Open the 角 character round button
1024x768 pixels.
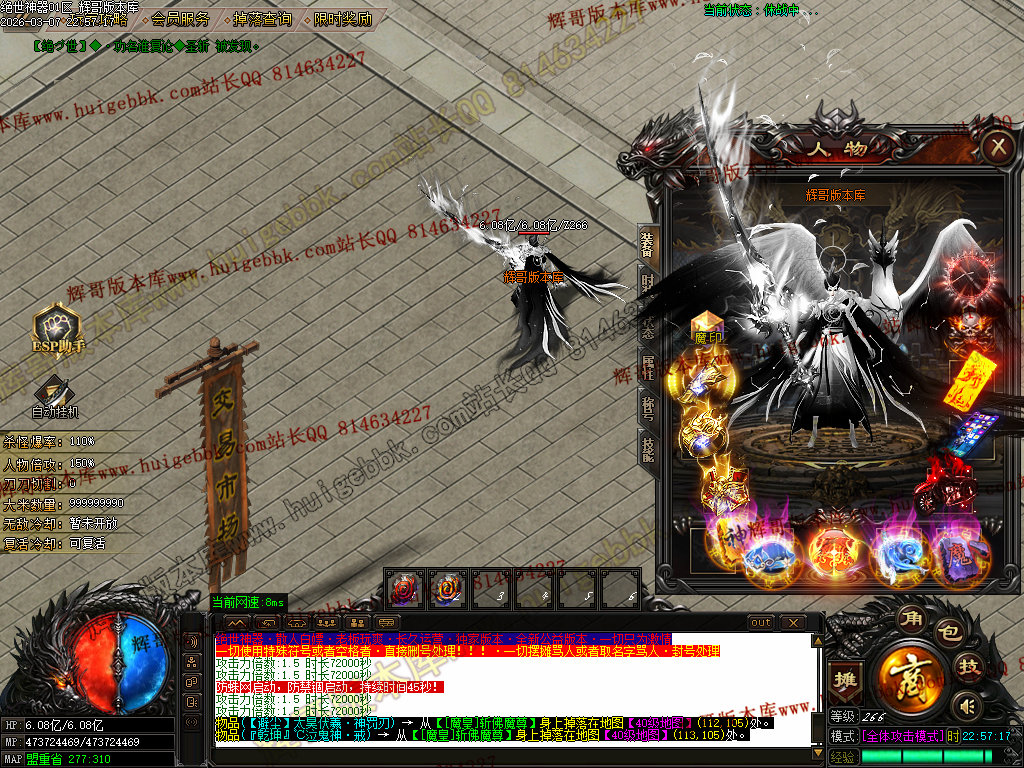point(911,615)
